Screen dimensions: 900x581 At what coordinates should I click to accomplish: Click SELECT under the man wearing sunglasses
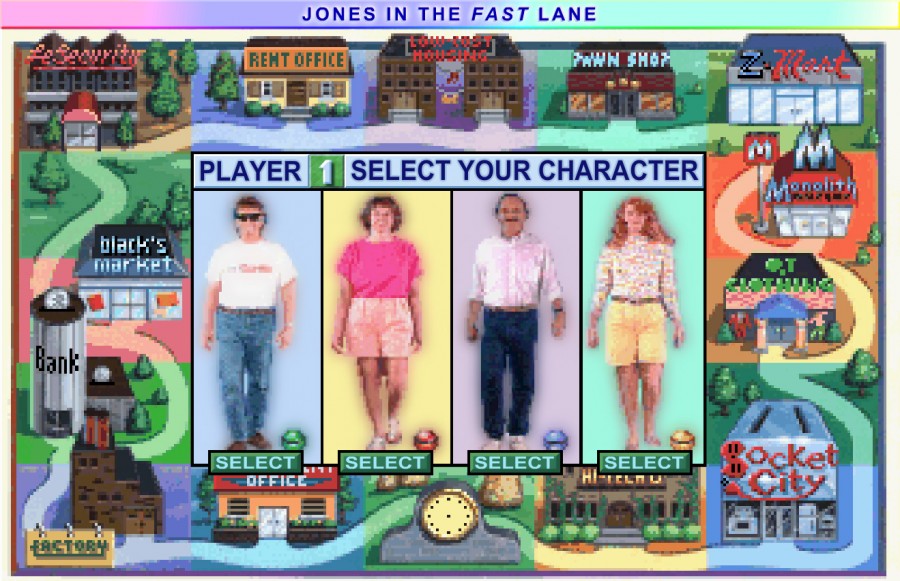[x=255, y=462]
